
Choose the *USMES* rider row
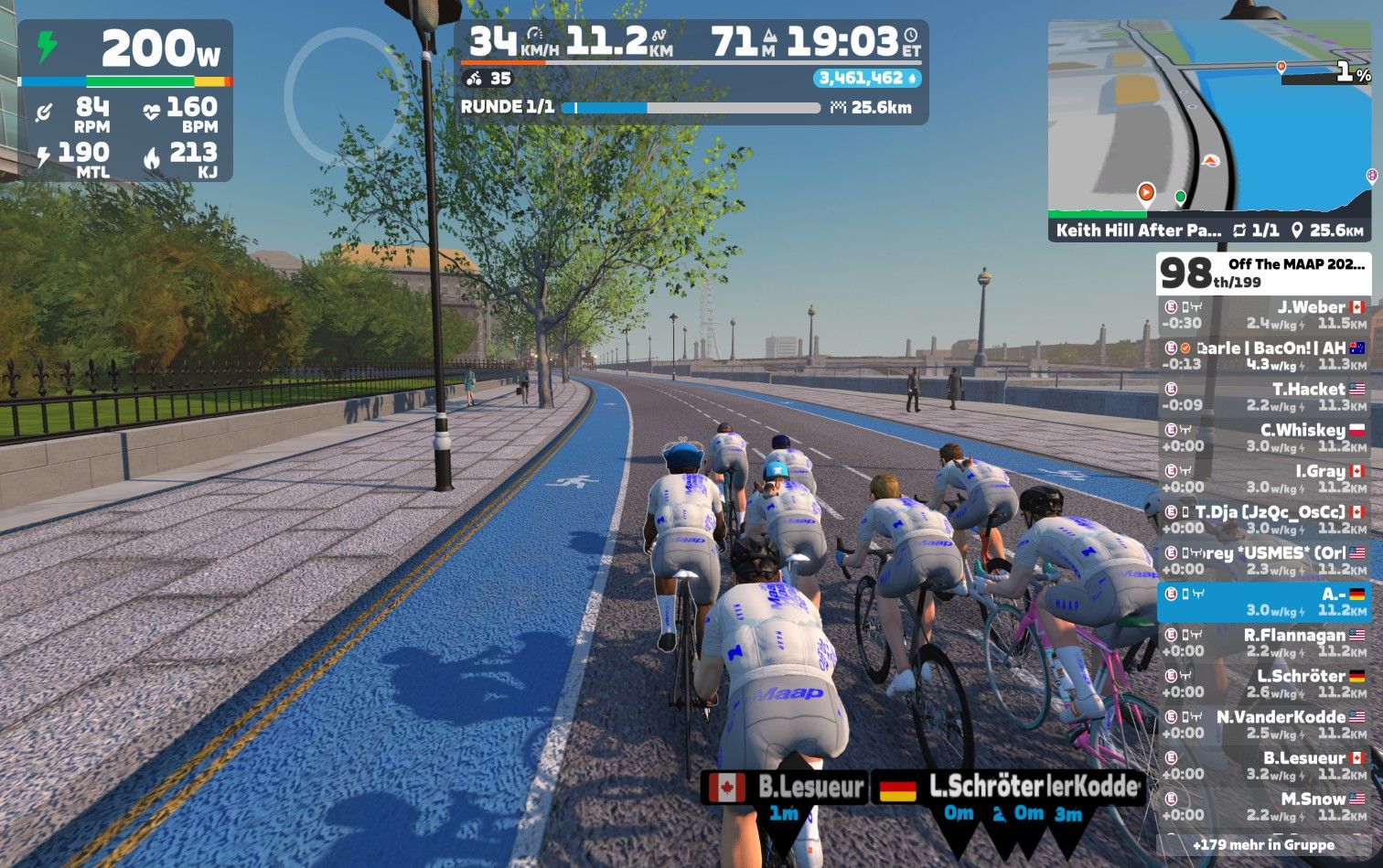pos(1264,561)
